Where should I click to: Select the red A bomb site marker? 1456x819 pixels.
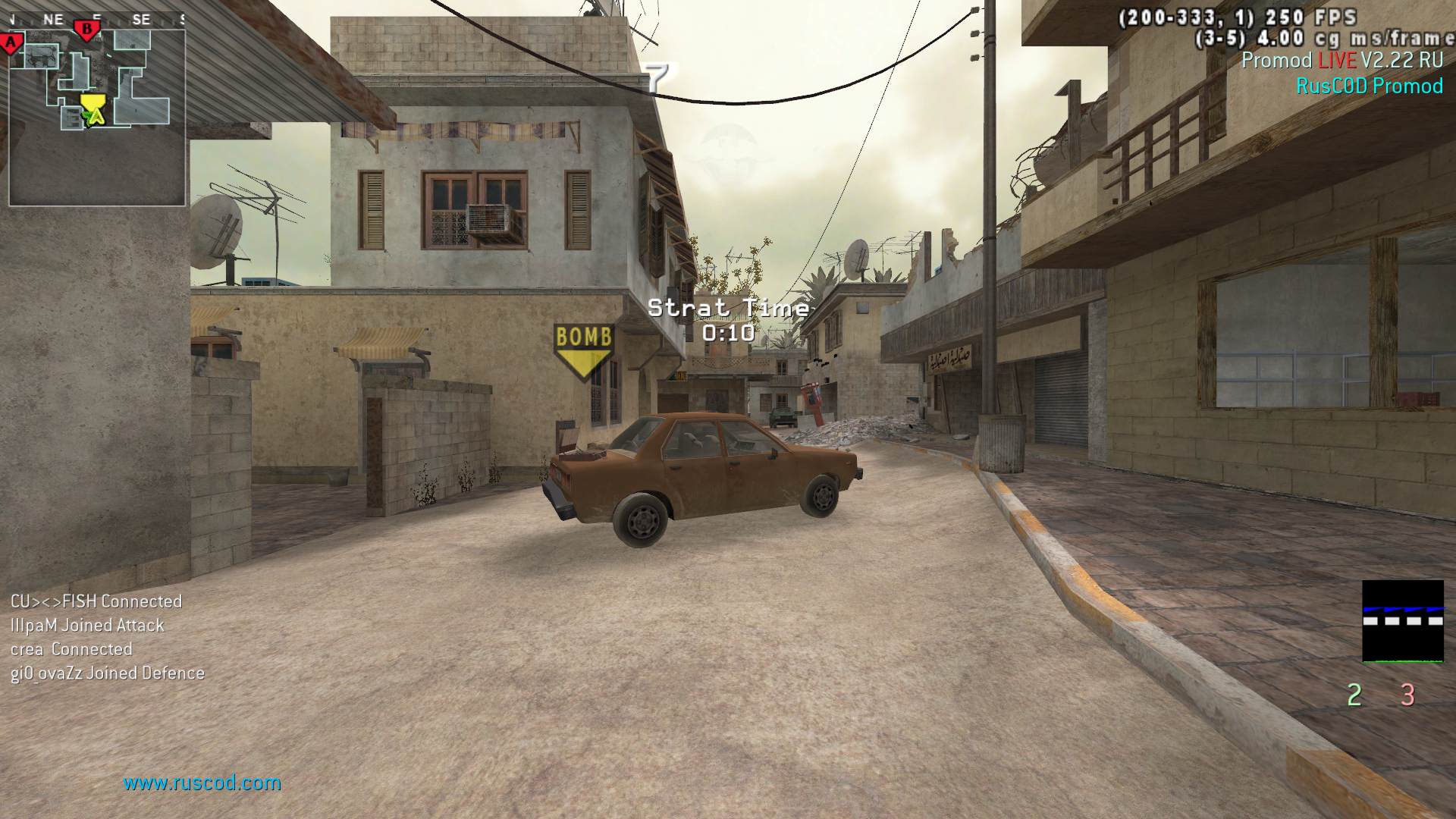click(x=12, y=42)
